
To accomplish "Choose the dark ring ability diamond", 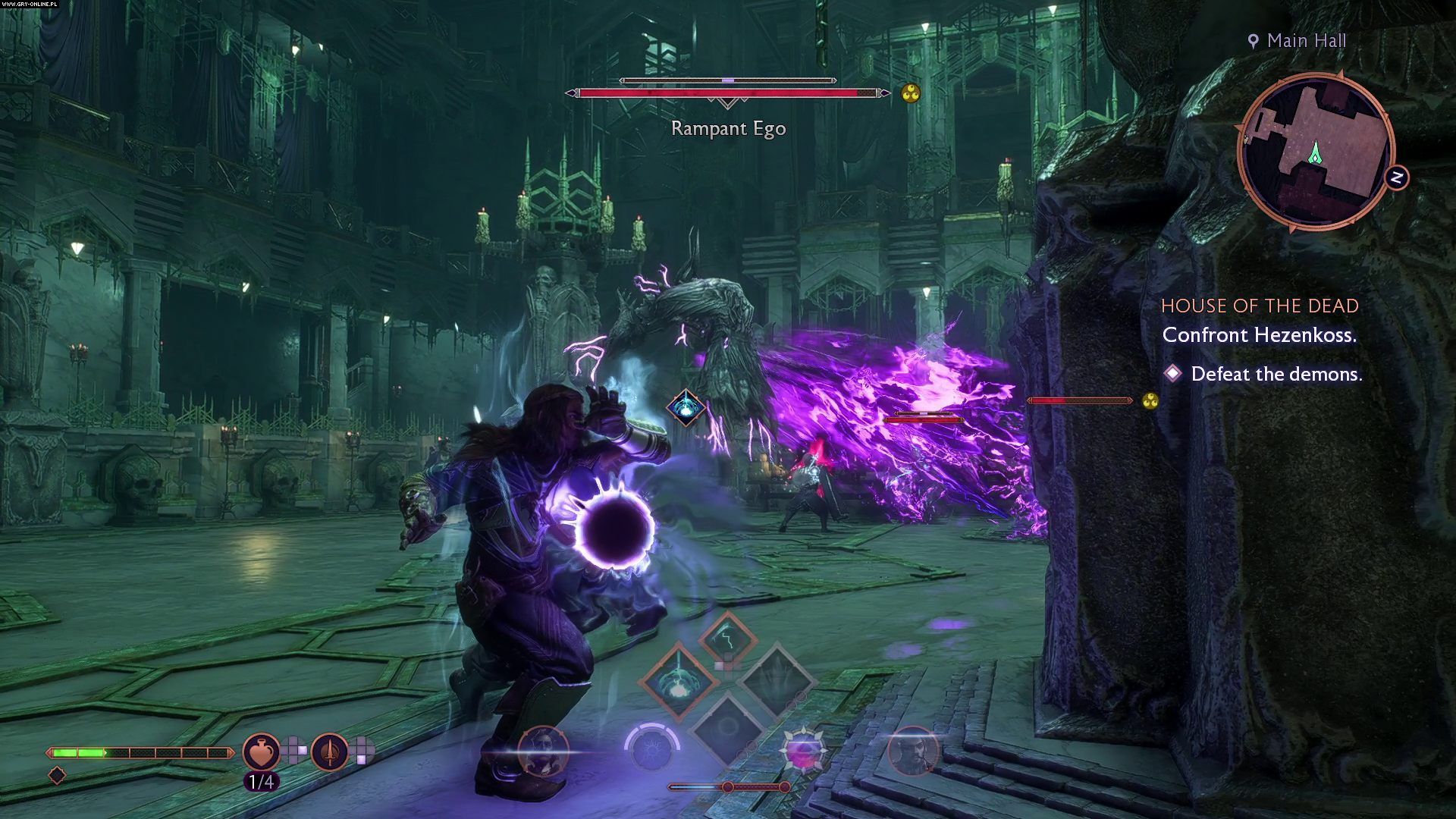I will (726, 728).
